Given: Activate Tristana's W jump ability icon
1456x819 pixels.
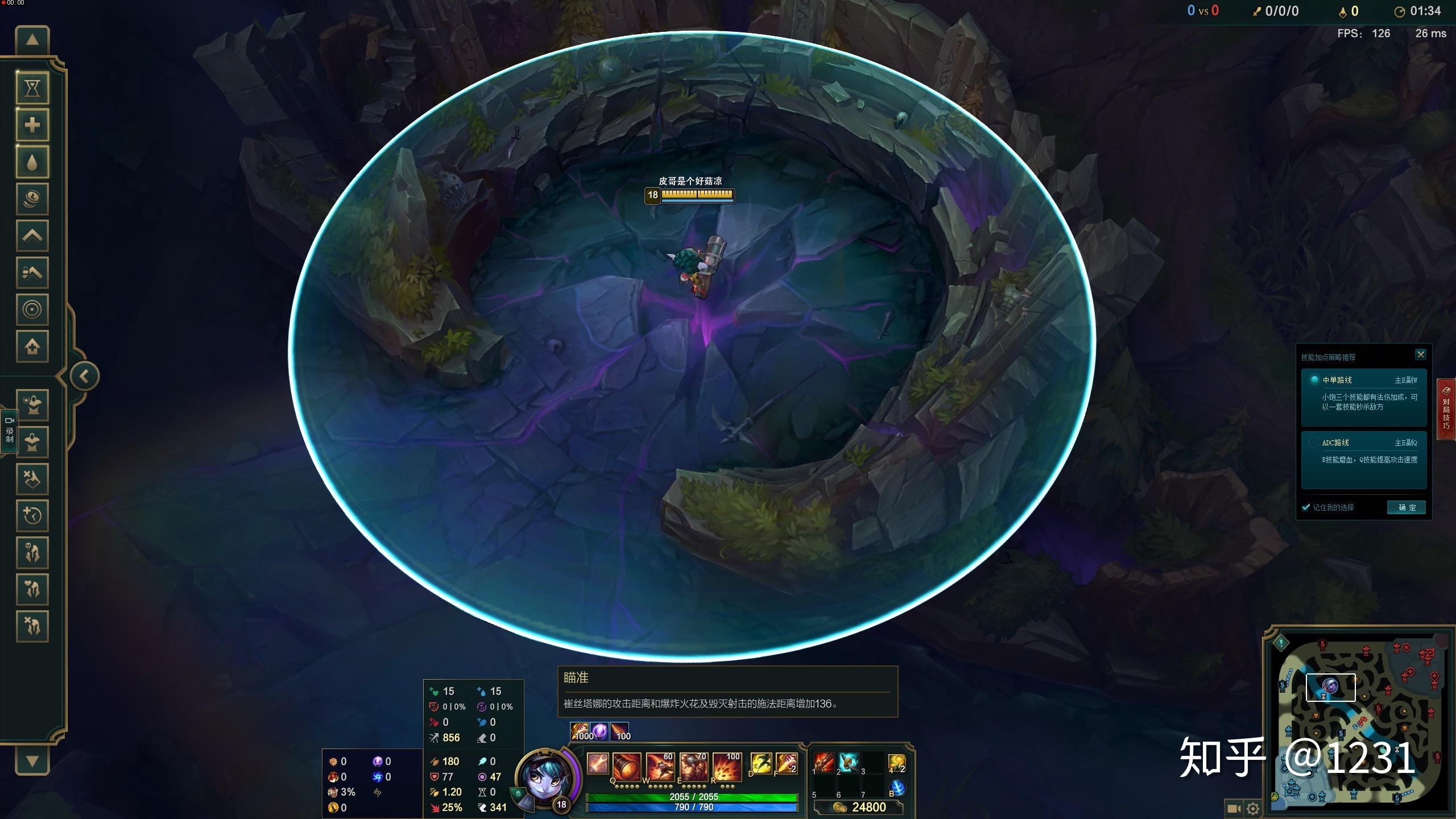Looking at the screenshot, I should point(660,766).
